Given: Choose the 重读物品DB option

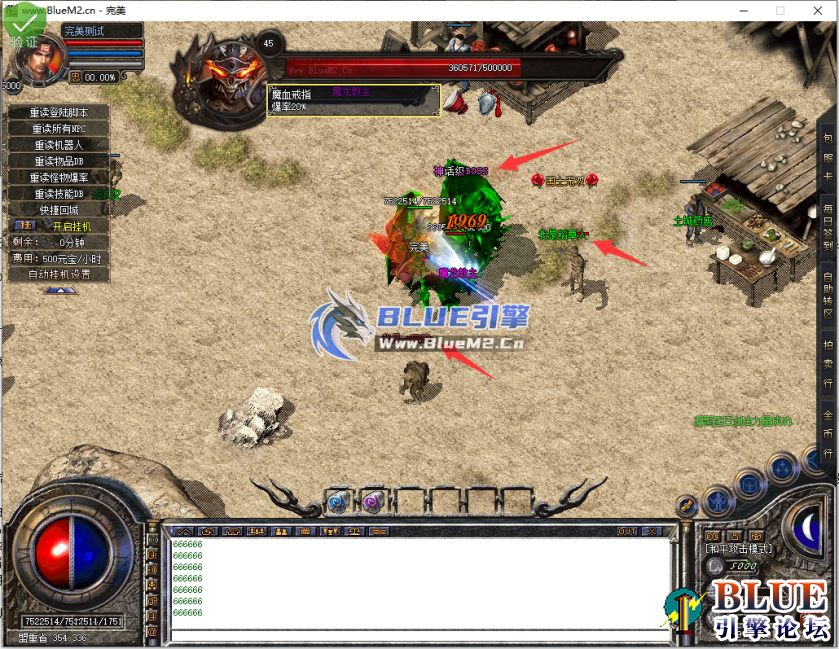Looking at the screenshot, I should (58, 161).
